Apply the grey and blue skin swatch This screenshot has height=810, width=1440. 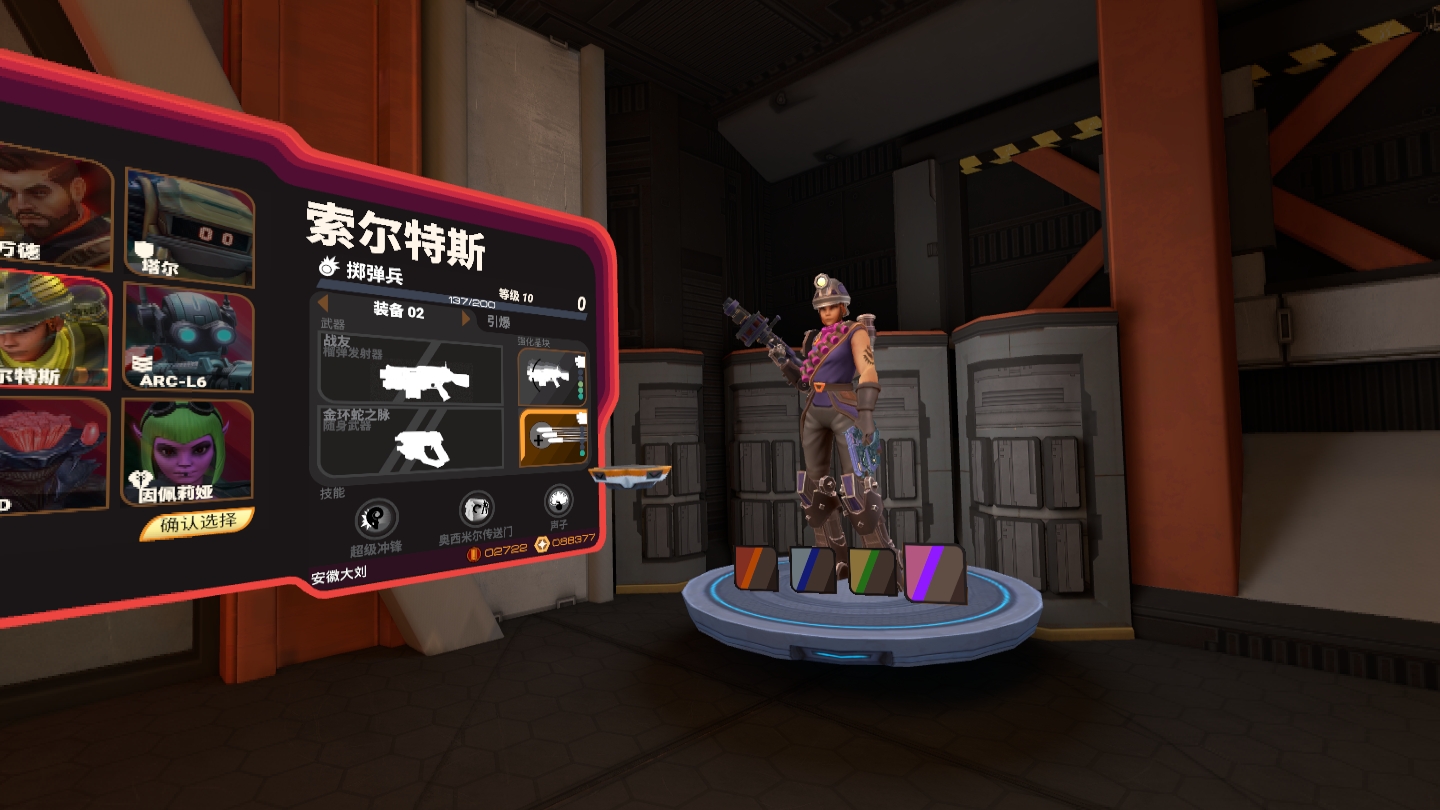click(812, 570)
